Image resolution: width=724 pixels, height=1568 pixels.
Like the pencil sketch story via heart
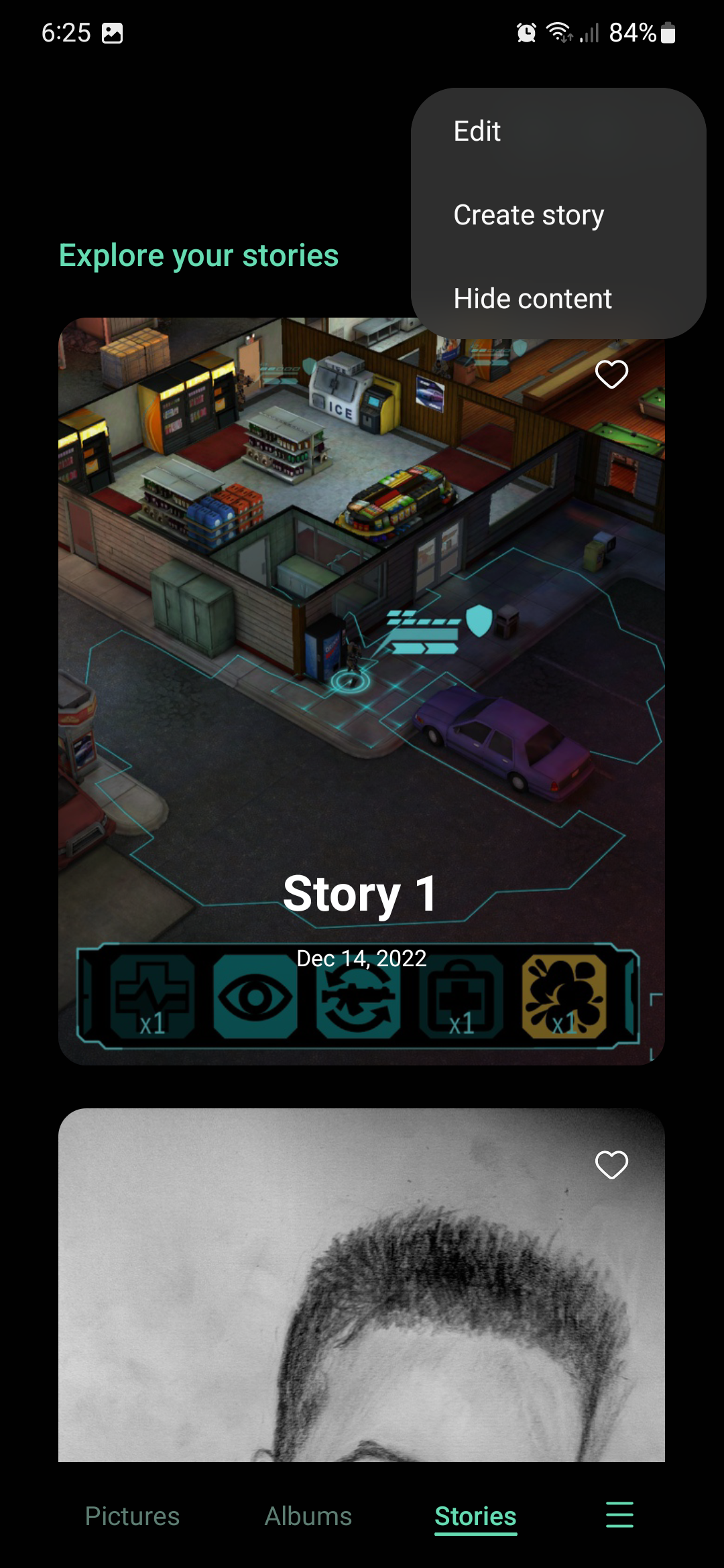pos(611,1165)
